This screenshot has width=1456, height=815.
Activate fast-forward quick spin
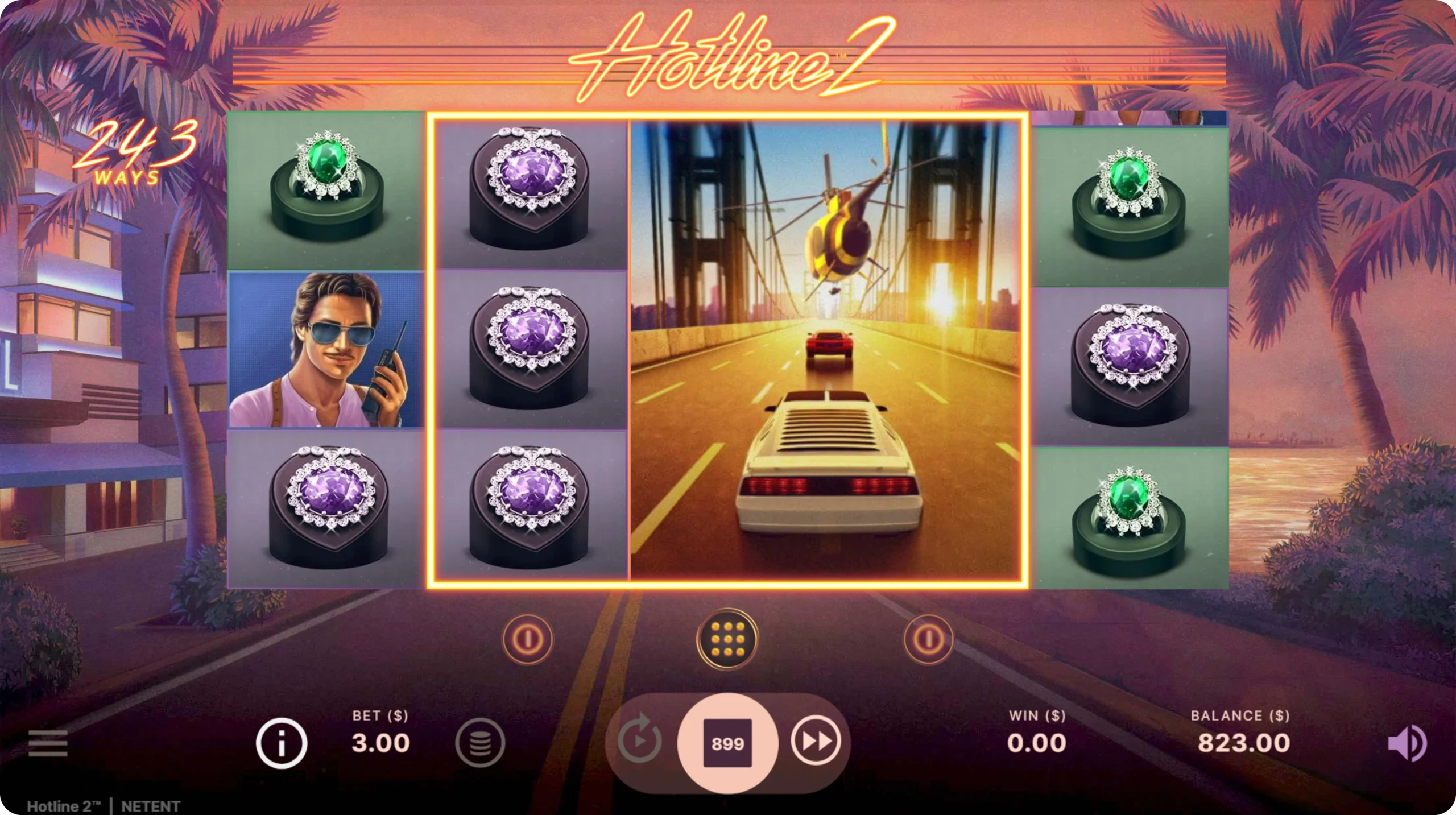(816, 742)
